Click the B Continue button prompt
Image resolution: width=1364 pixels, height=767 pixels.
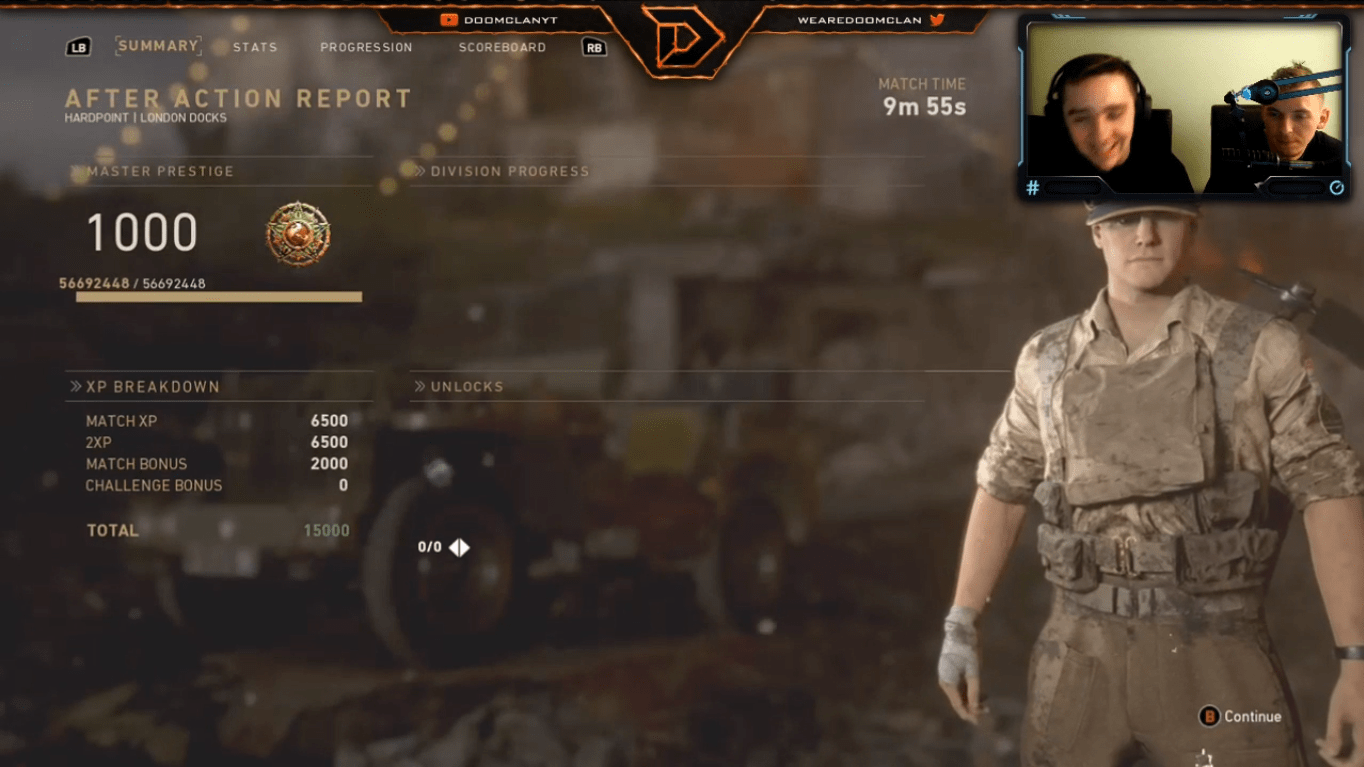pos(1242,716)
